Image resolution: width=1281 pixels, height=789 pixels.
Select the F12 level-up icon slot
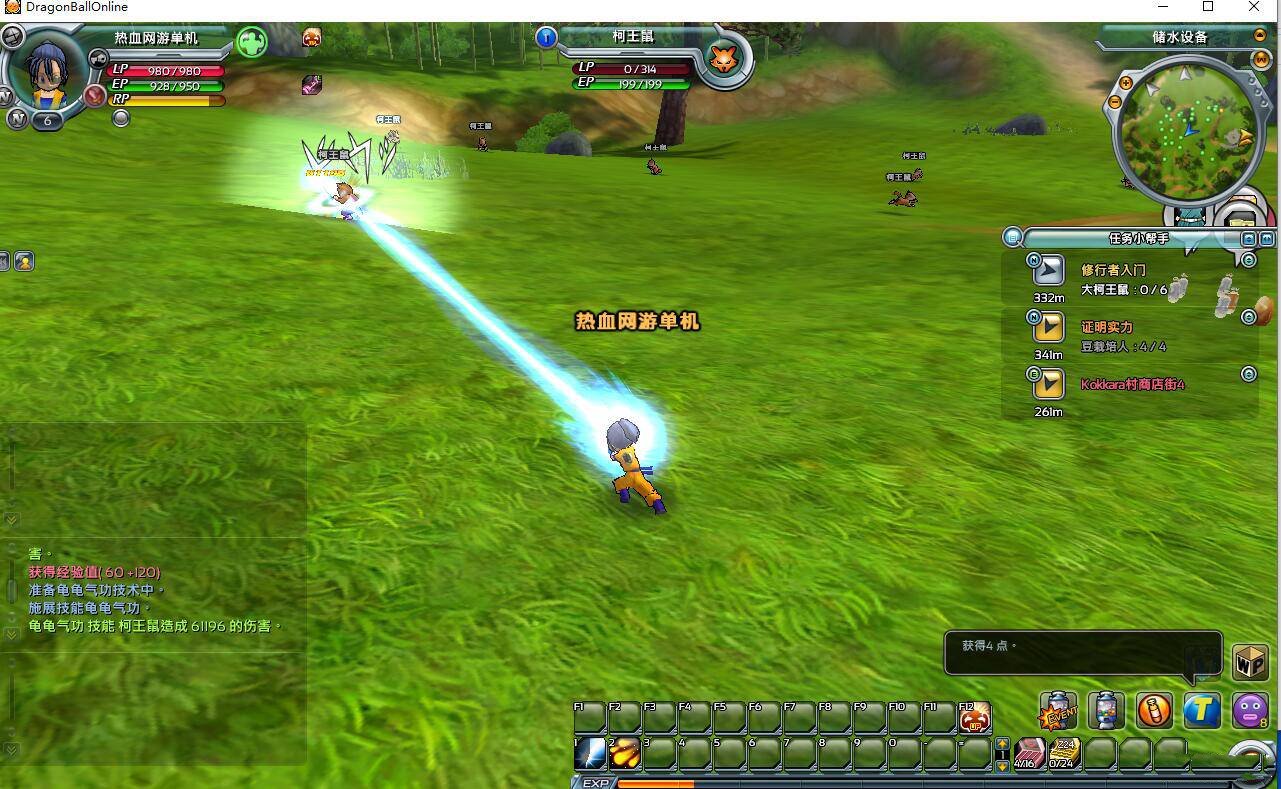974,717
